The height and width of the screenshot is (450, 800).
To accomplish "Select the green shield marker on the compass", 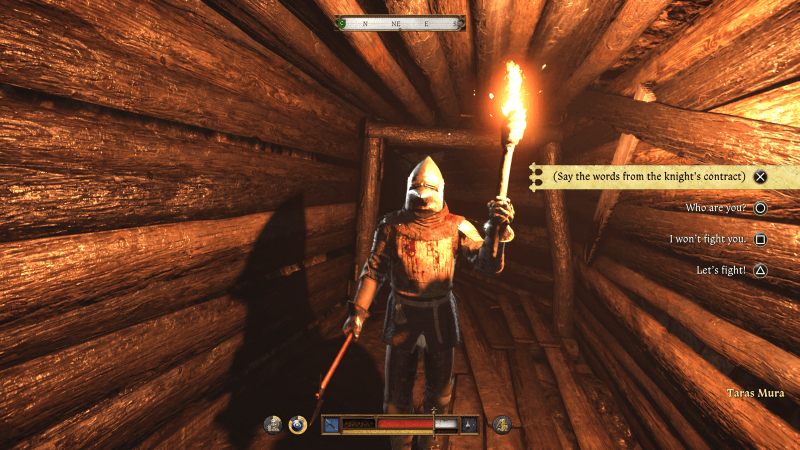I will click(344, 22).
